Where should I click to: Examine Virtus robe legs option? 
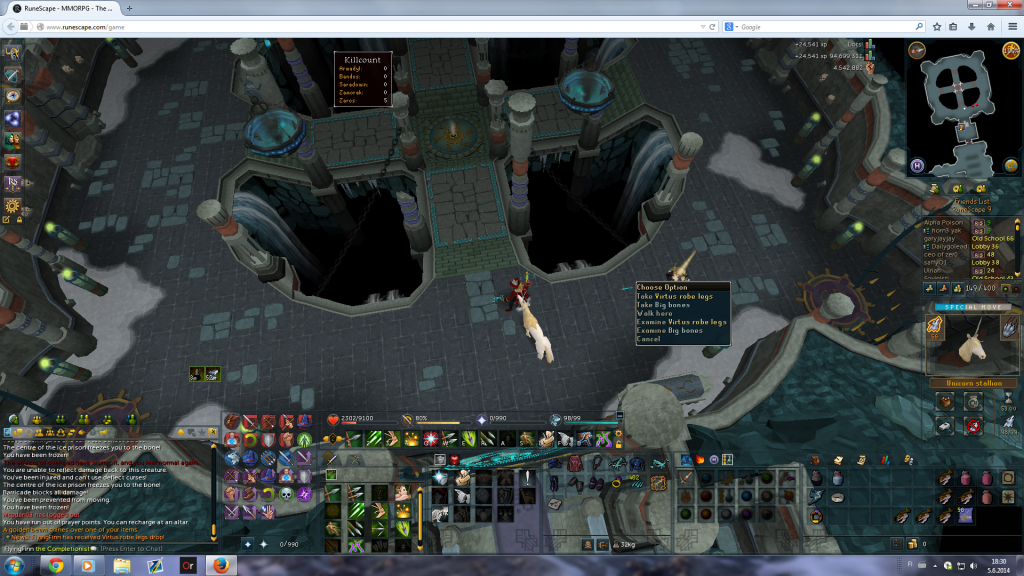click(681, 322)
